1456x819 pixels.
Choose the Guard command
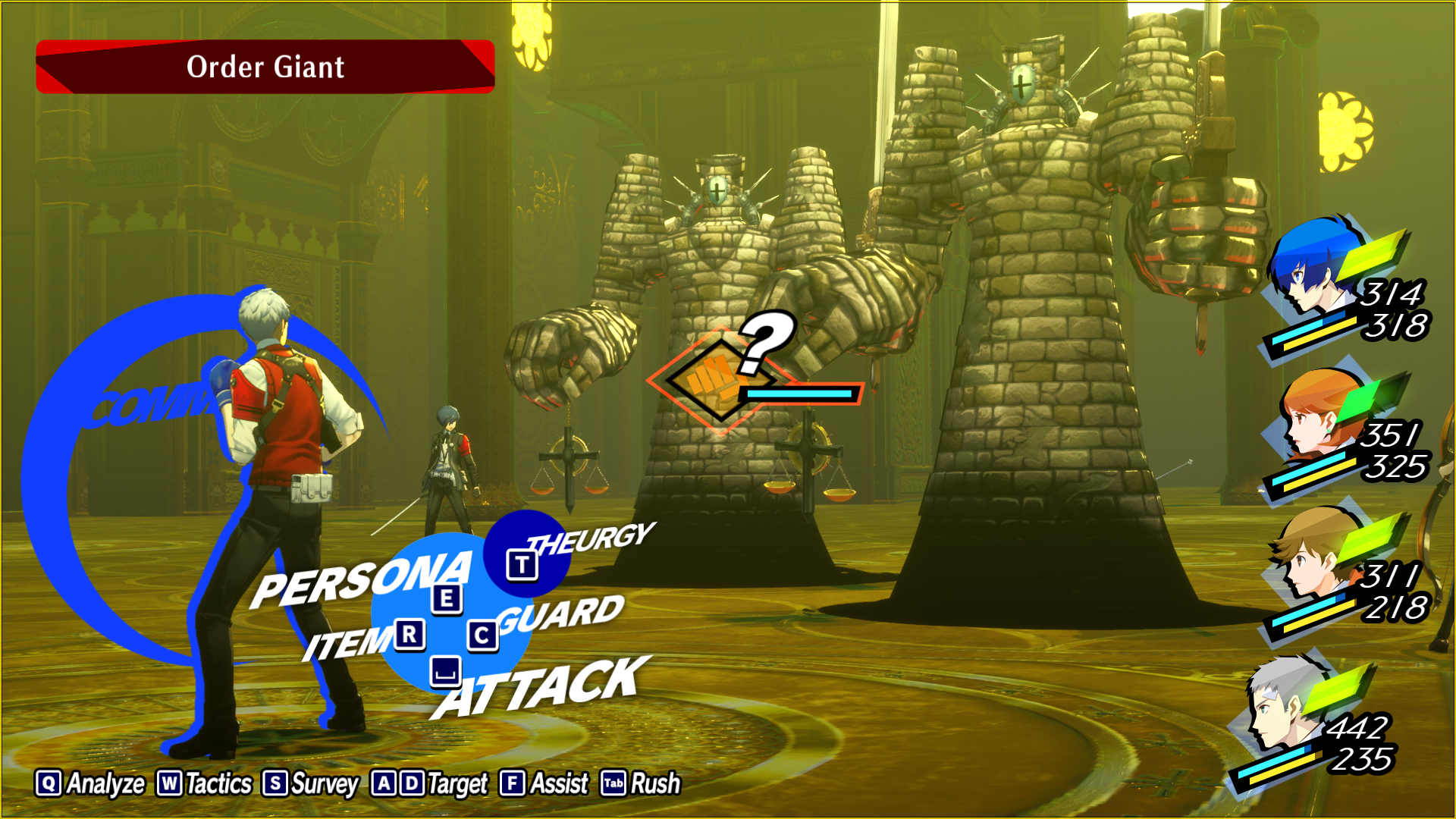pos(561,616)
